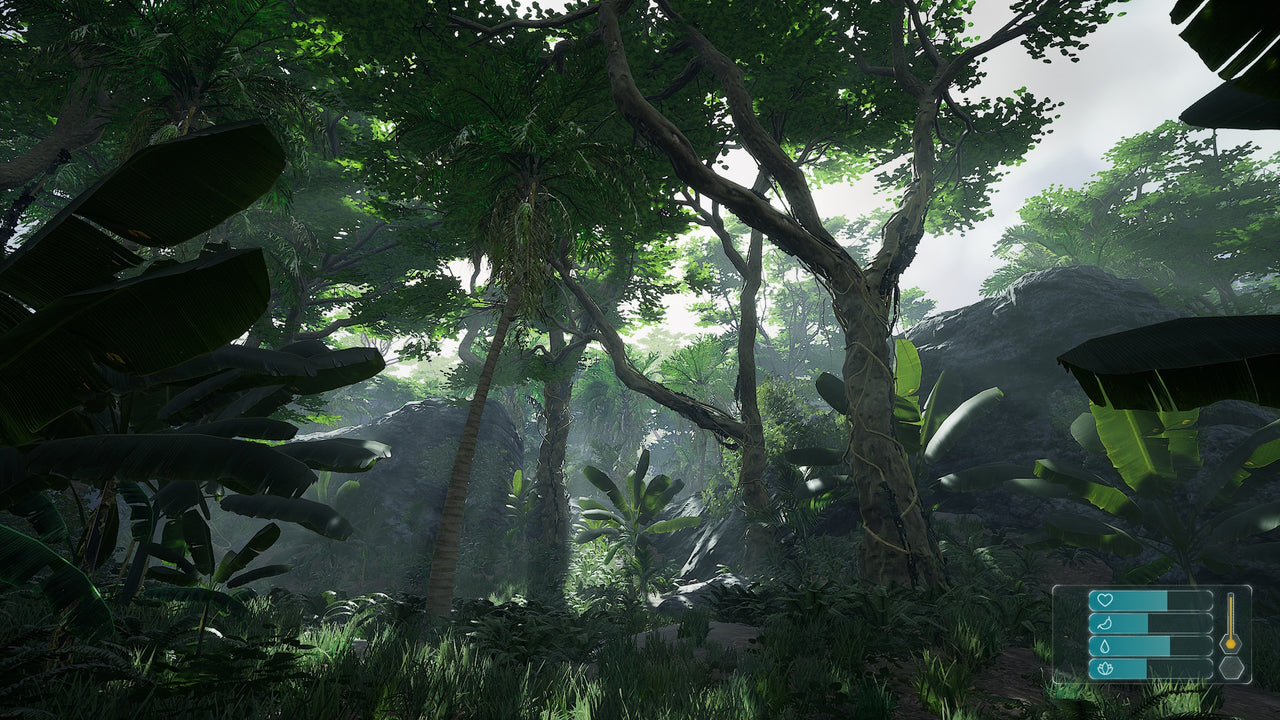This screenshot has width=1280, height=720.
Task: Click the water droplet thirst icon
Action: [1104, 646]
